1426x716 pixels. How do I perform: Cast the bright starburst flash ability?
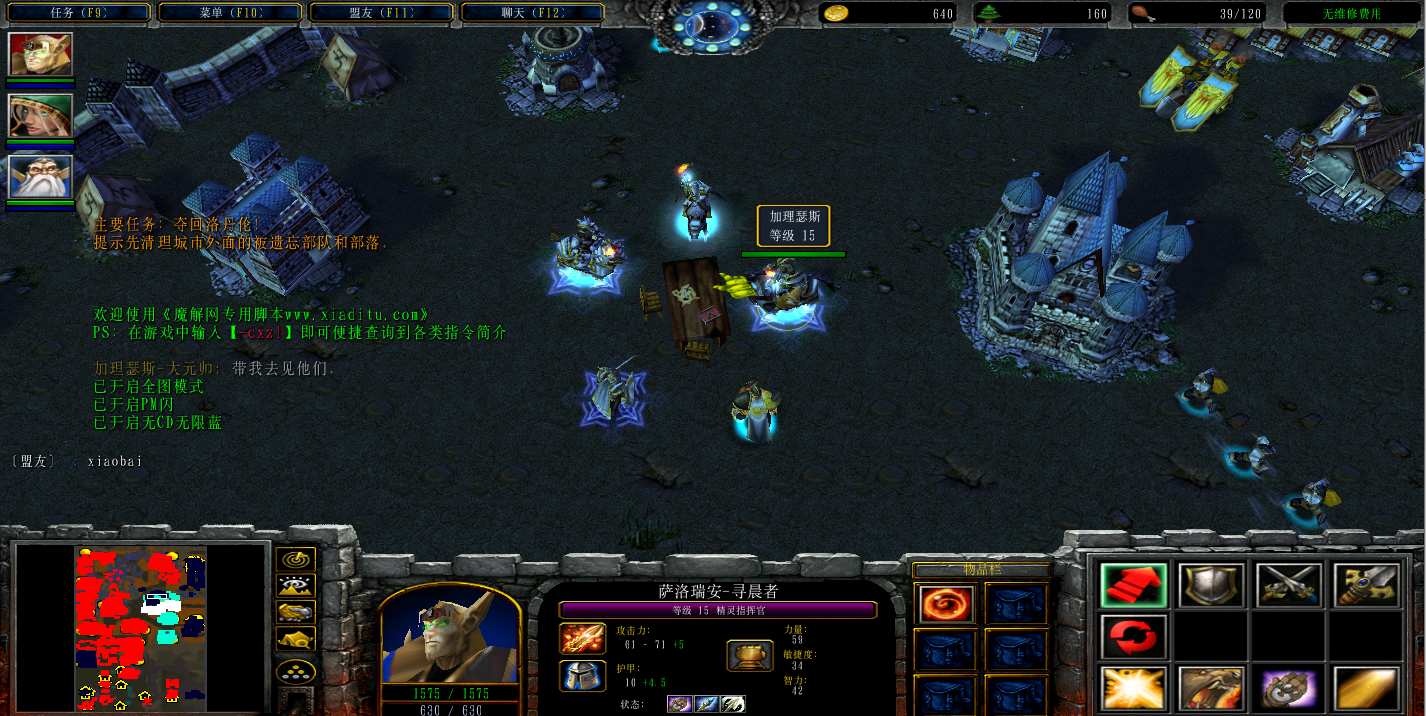point(1133,690)
